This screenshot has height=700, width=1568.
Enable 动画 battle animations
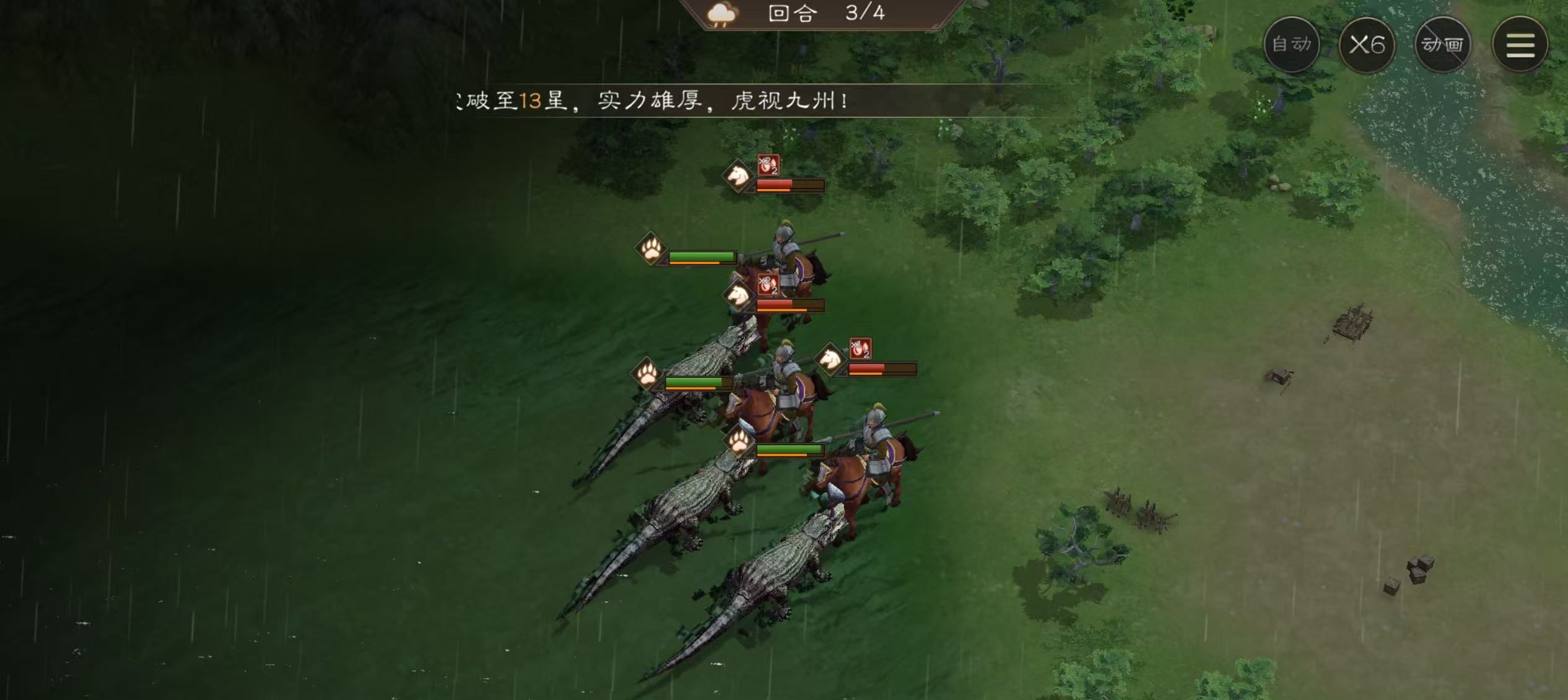(1443, 43)
